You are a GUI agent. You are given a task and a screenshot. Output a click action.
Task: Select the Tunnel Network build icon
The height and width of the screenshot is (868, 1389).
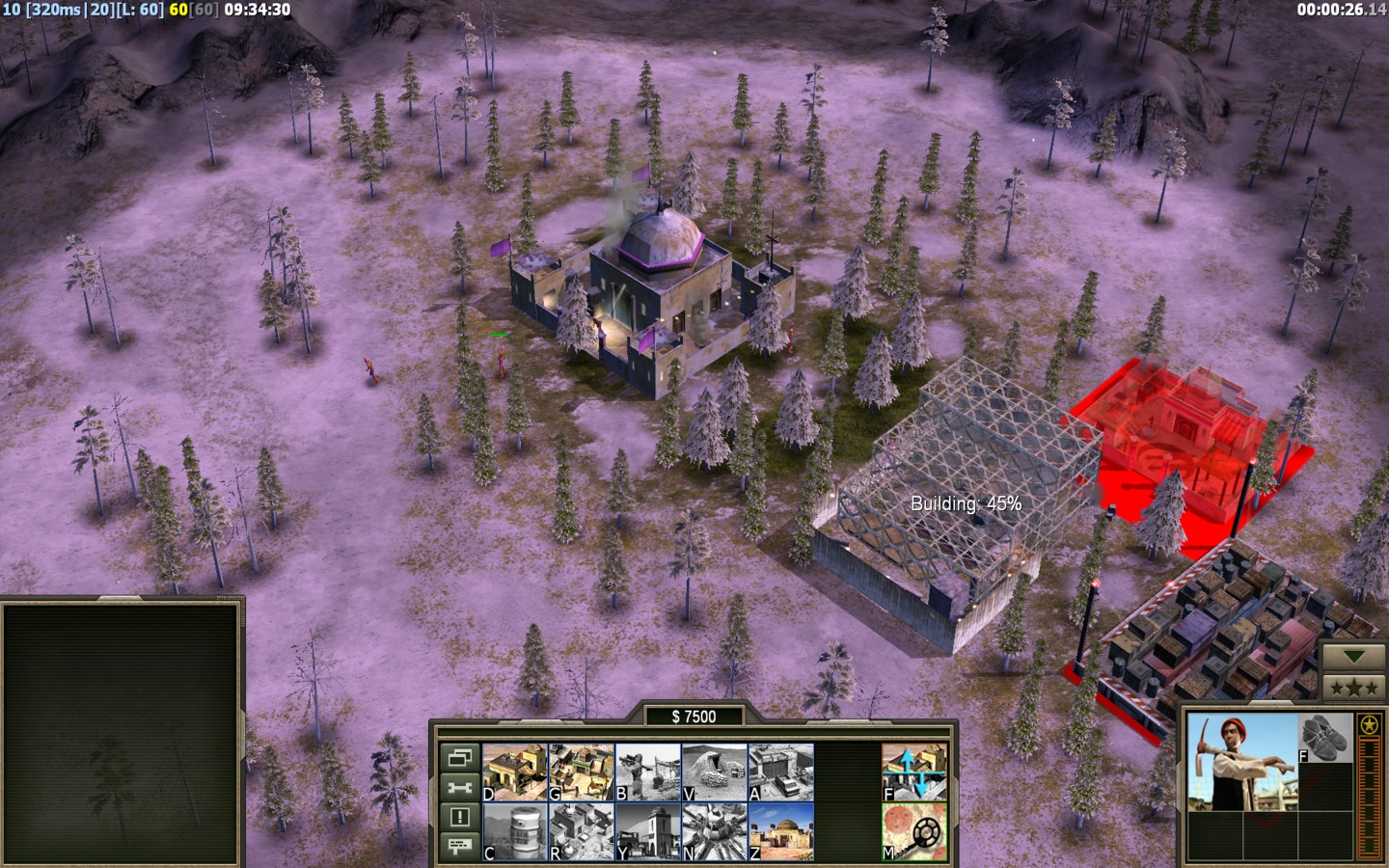coord(715,773)
